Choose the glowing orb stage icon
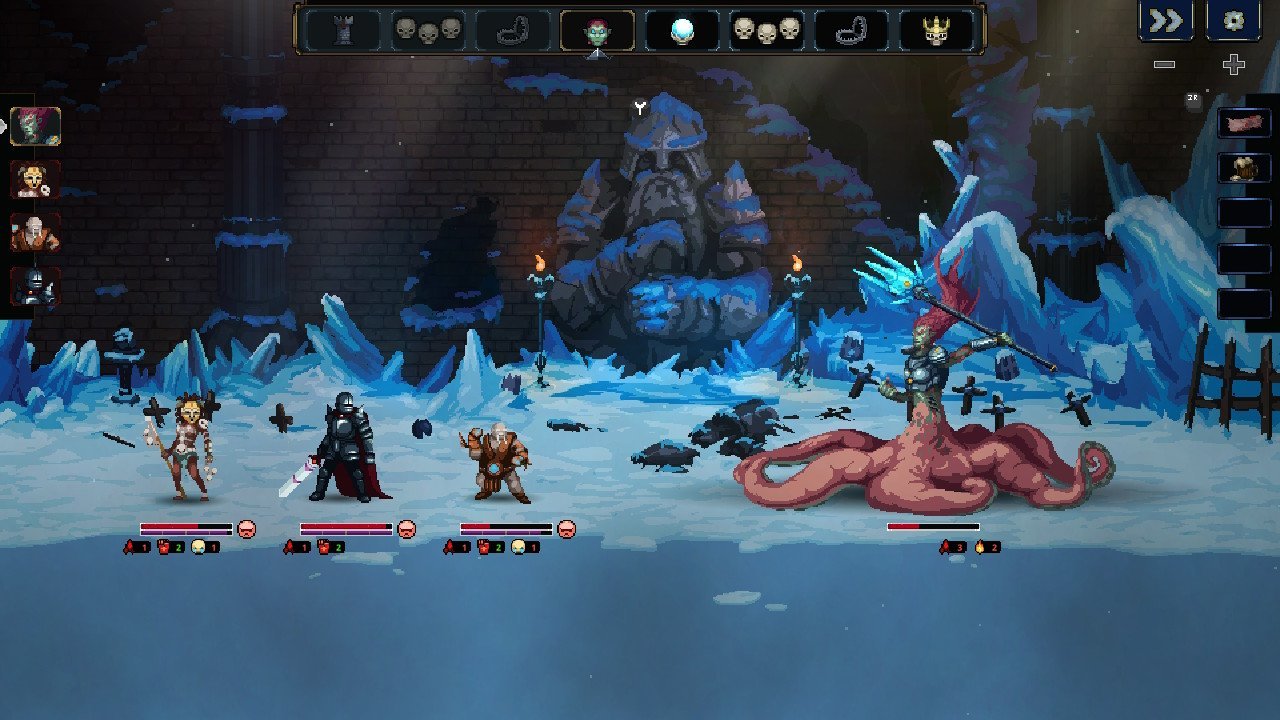This screenshot has height=720, width=1280. 682,30
